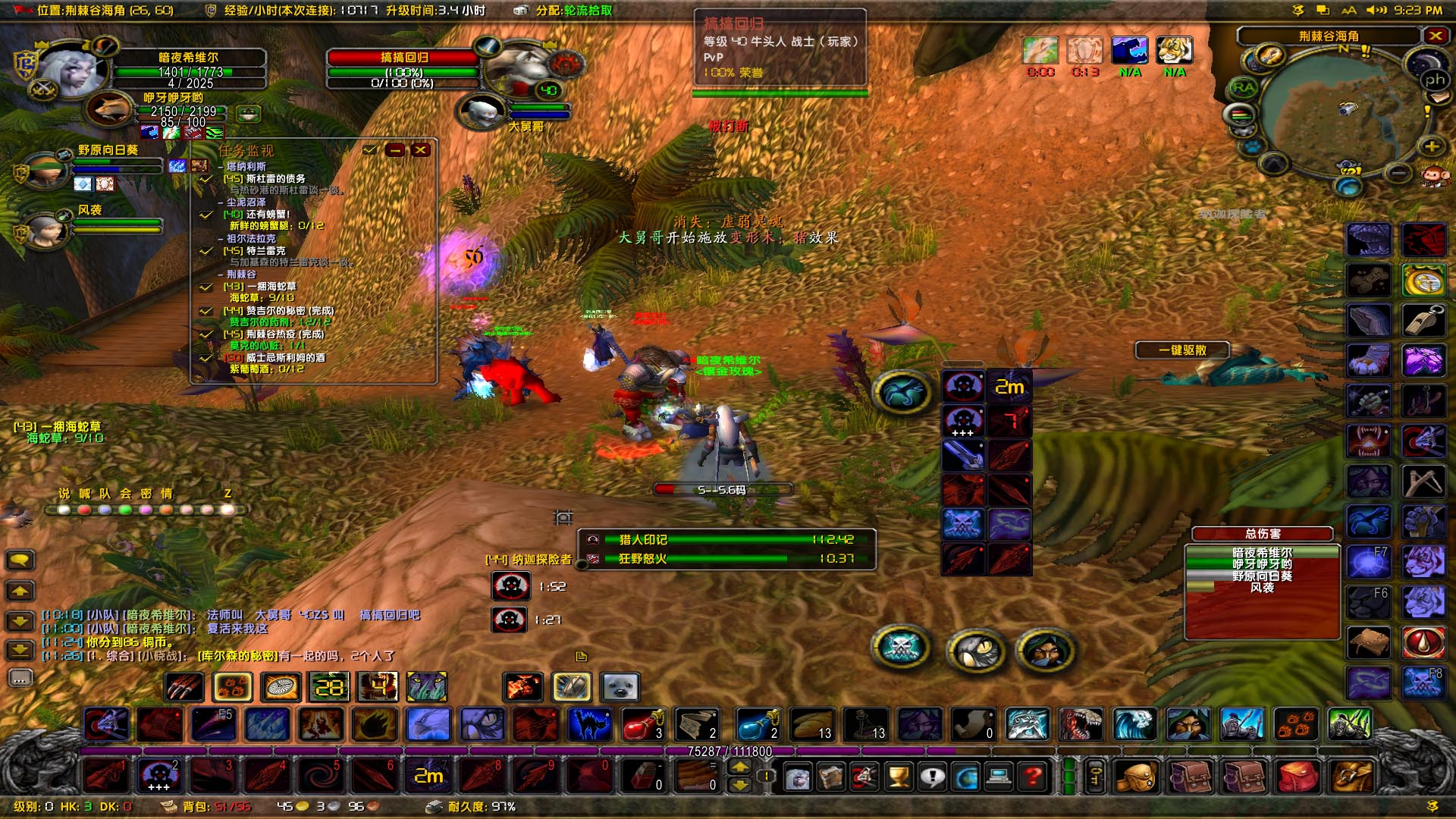This screenshot has height=819, width=1456.
Task: Switch to the 队 chat channel tab
Action: (x=105, y=492)
